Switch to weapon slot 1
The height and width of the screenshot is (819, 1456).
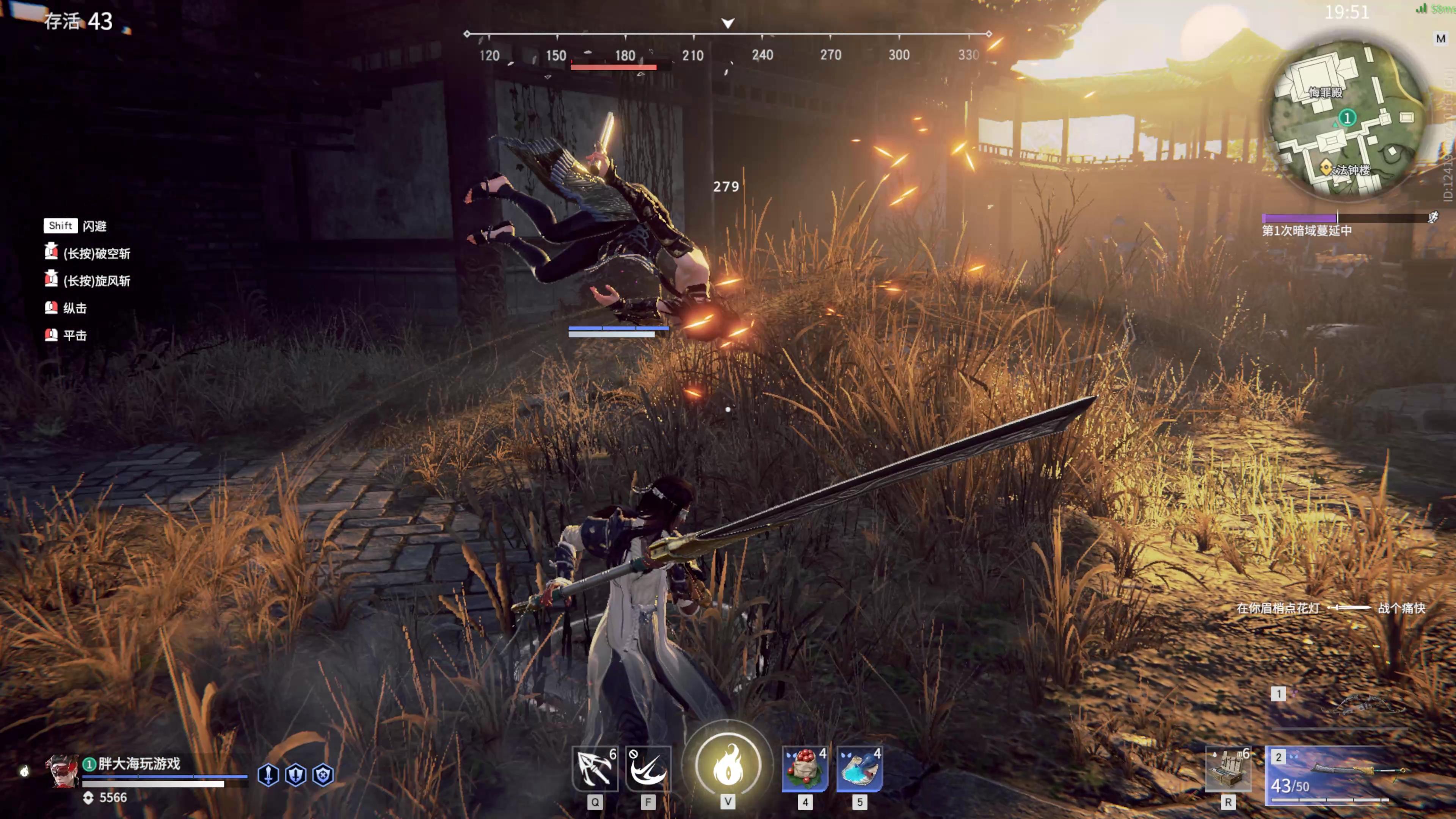1345,706
